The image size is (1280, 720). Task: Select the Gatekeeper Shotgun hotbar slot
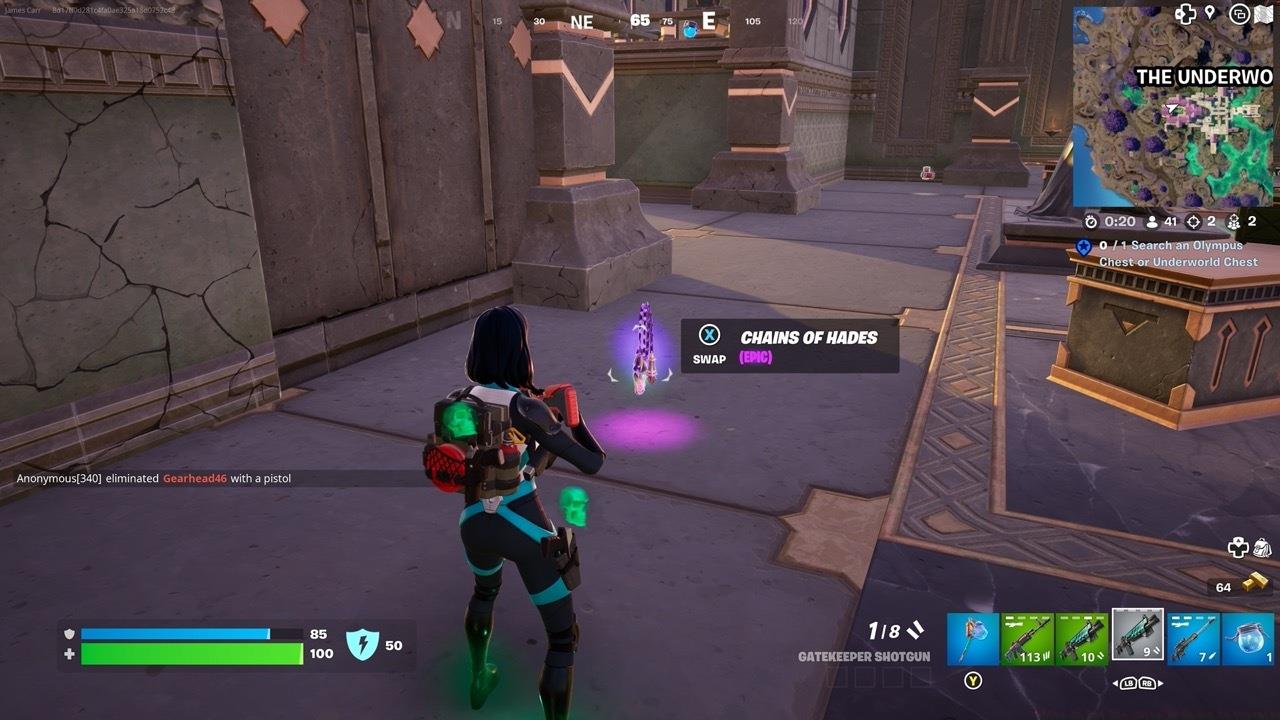[x=1138, y=637]
